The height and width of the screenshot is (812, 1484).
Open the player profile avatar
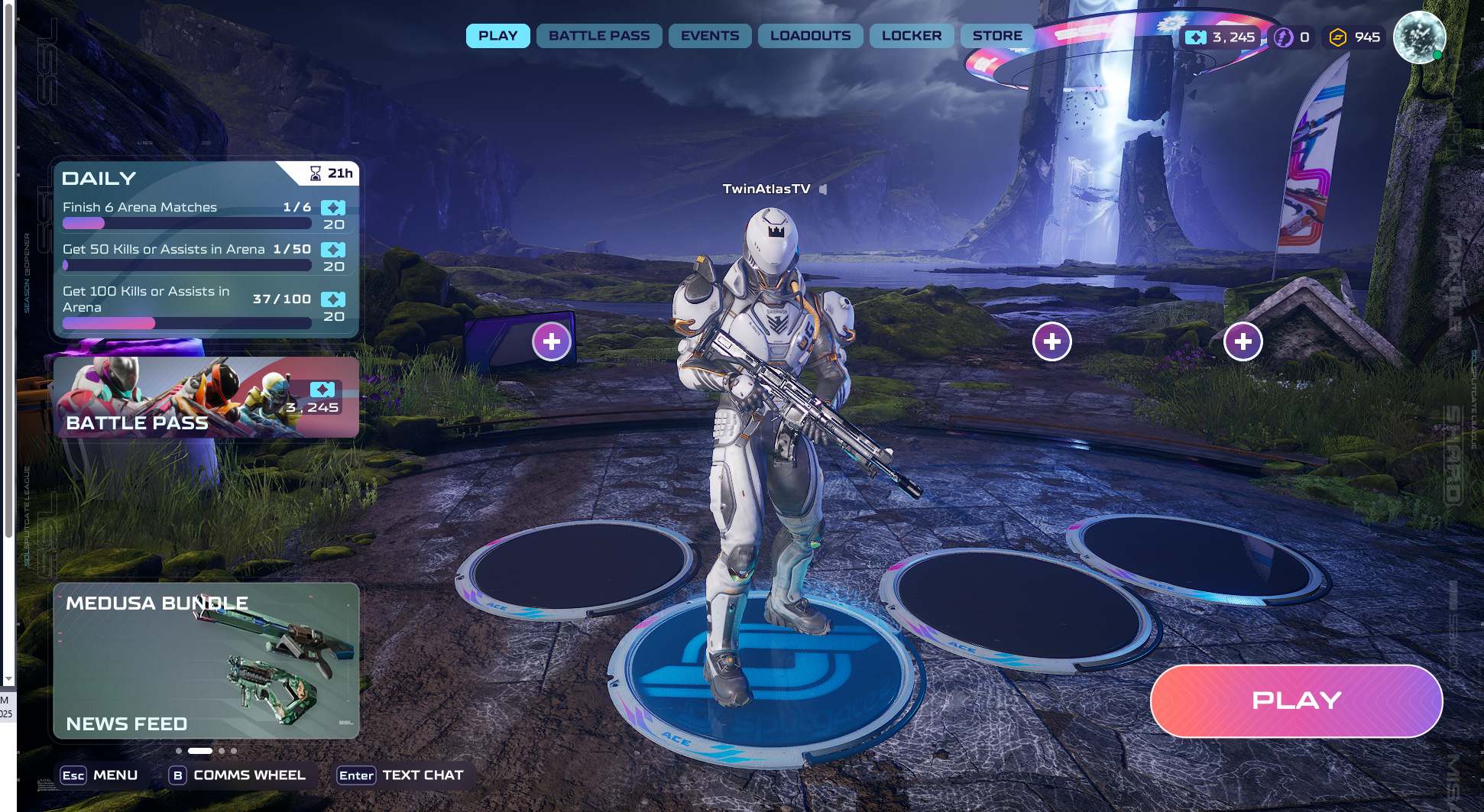click(1419, 37)
